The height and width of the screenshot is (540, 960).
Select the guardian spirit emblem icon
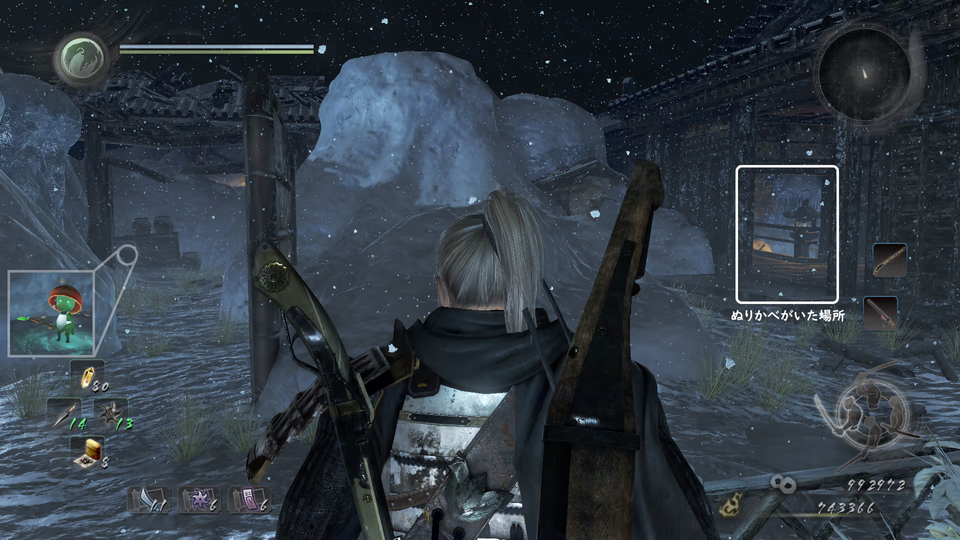pyautogui.click(x=77, y=58)
